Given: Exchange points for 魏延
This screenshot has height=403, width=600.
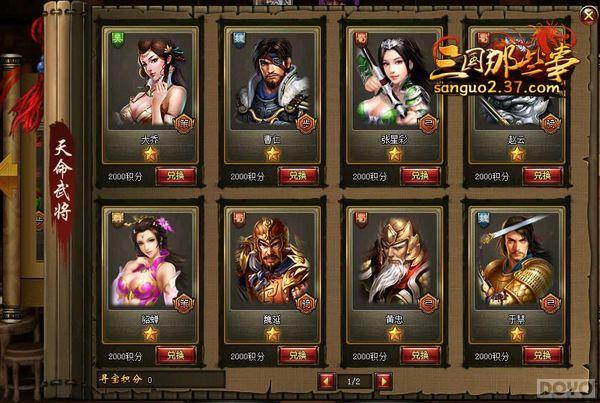Looking at the screenshot, I should tap(298, 355).
